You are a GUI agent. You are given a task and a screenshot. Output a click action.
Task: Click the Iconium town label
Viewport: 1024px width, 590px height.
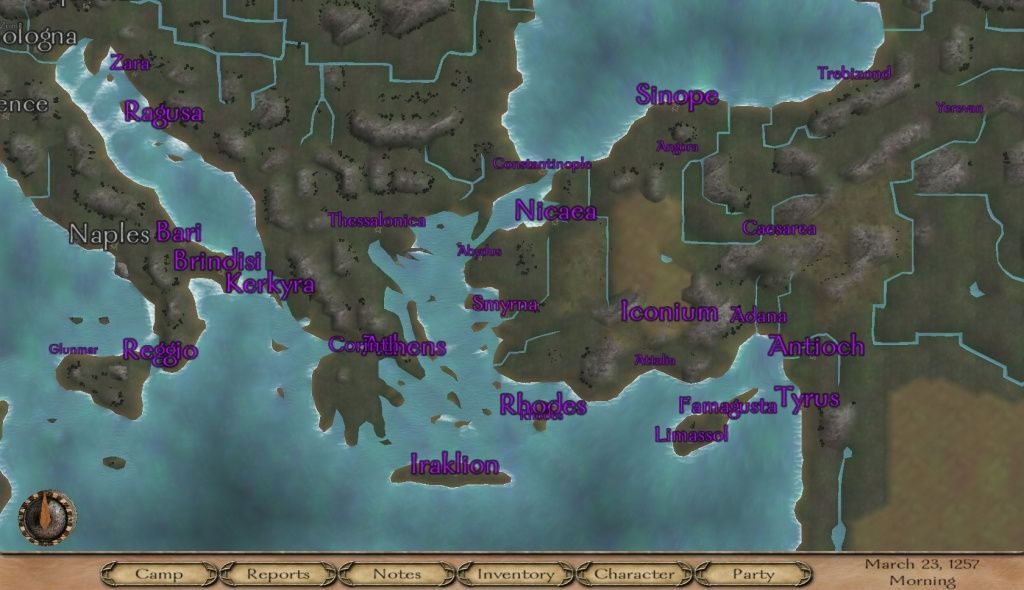[x=669, y=312]
